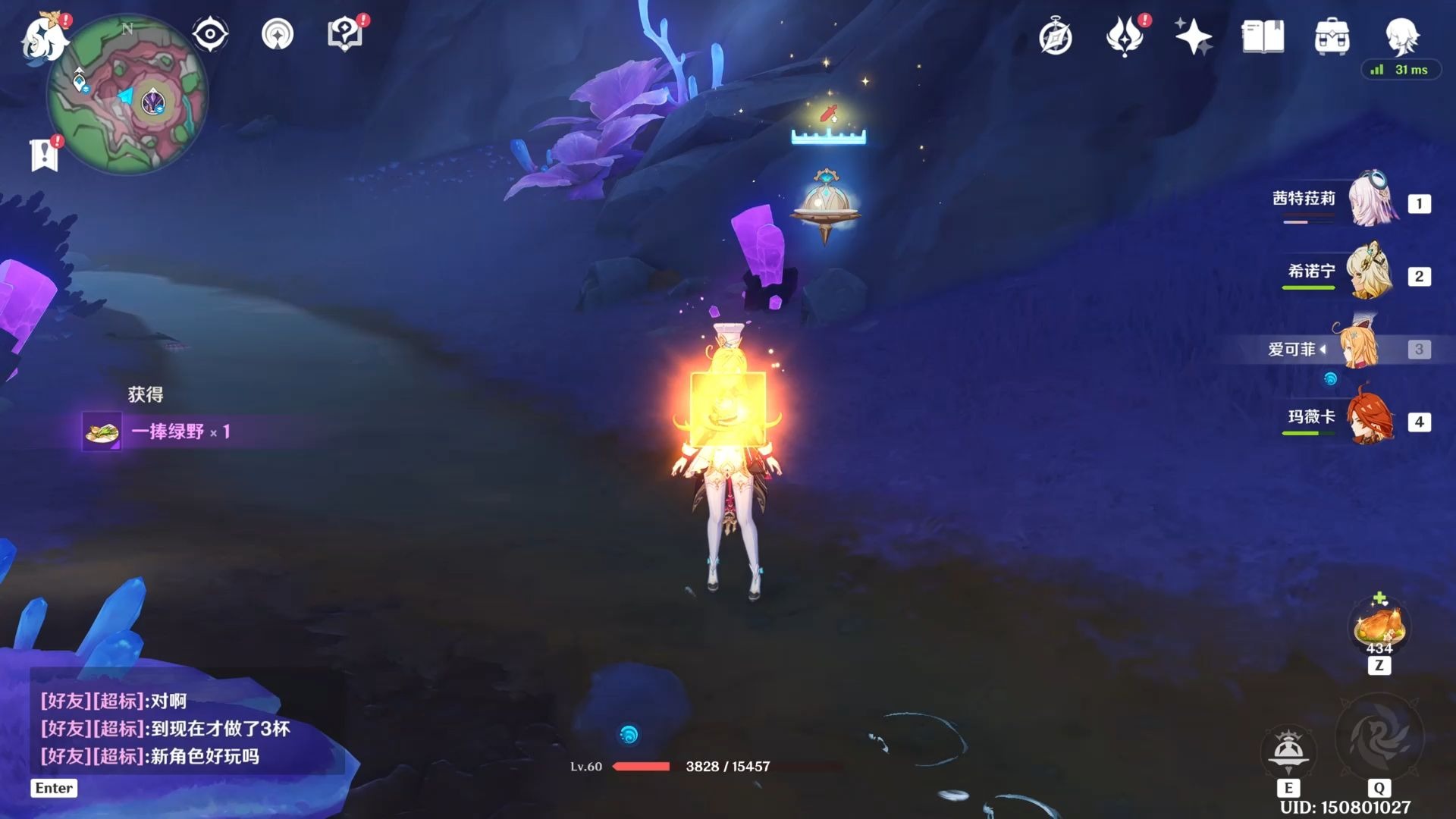Open the adventurer handbook book icon
The image size is (1456, 819).
(1263, 36)
